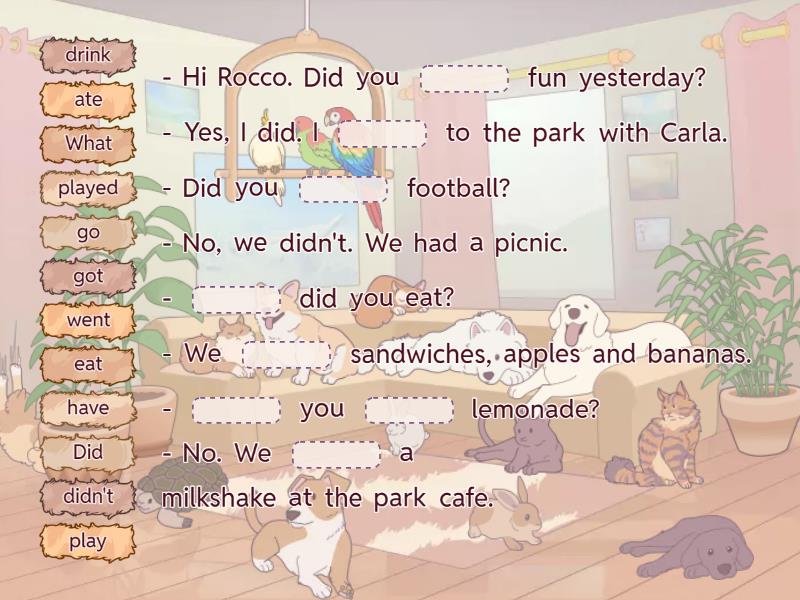Click the blank right before 'lemonade?'
Viewport: 800px width, 600px height.
click(409, 410)
